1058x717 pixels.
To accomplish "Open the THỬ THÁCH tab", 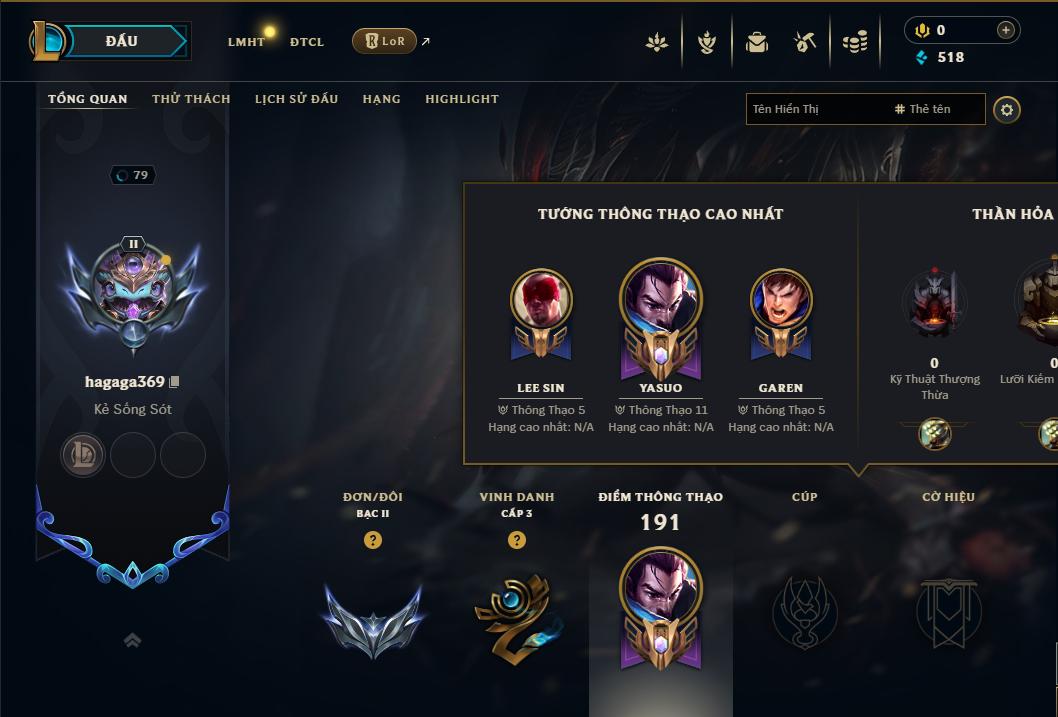I will [x=191, y=99].
